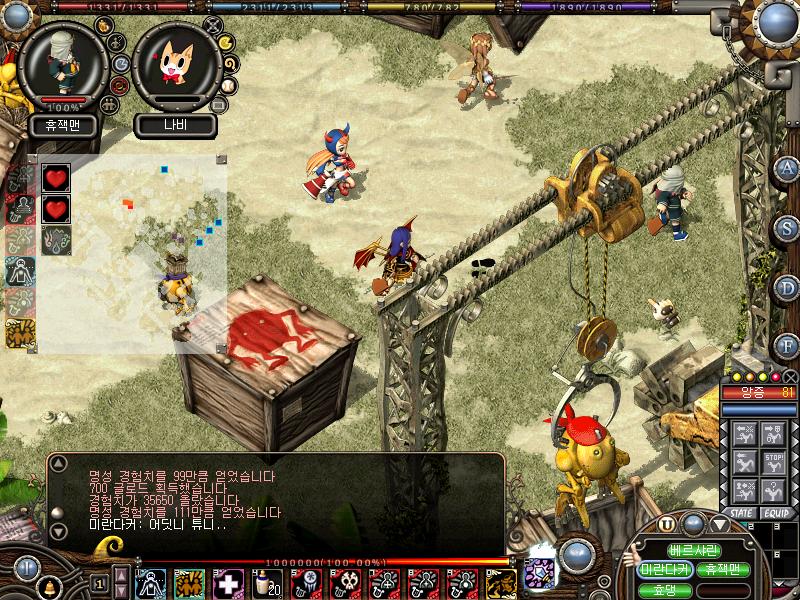The height and width of the screenshot is (600, 800).
Task: Open the translucent minimap overlay
Action: click(x=130, y=250)
